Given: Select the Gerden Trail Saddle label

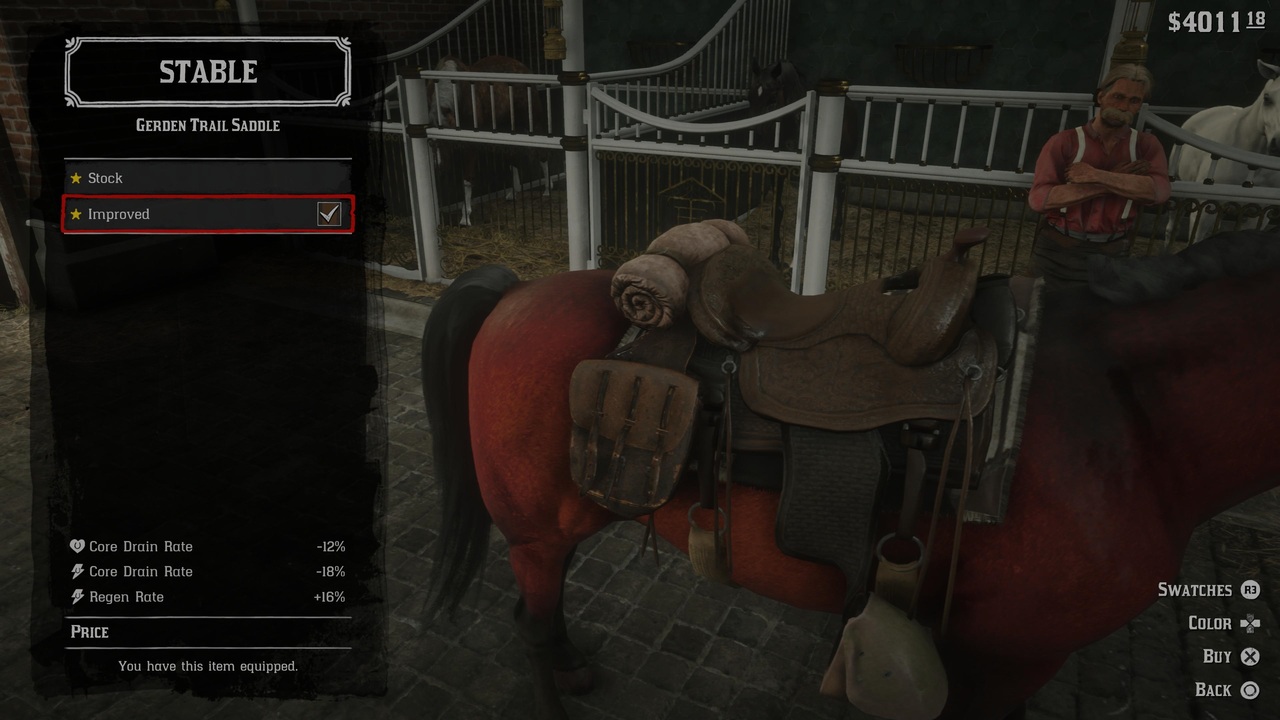Looking at the screenshot, I should tap(207, 125).
